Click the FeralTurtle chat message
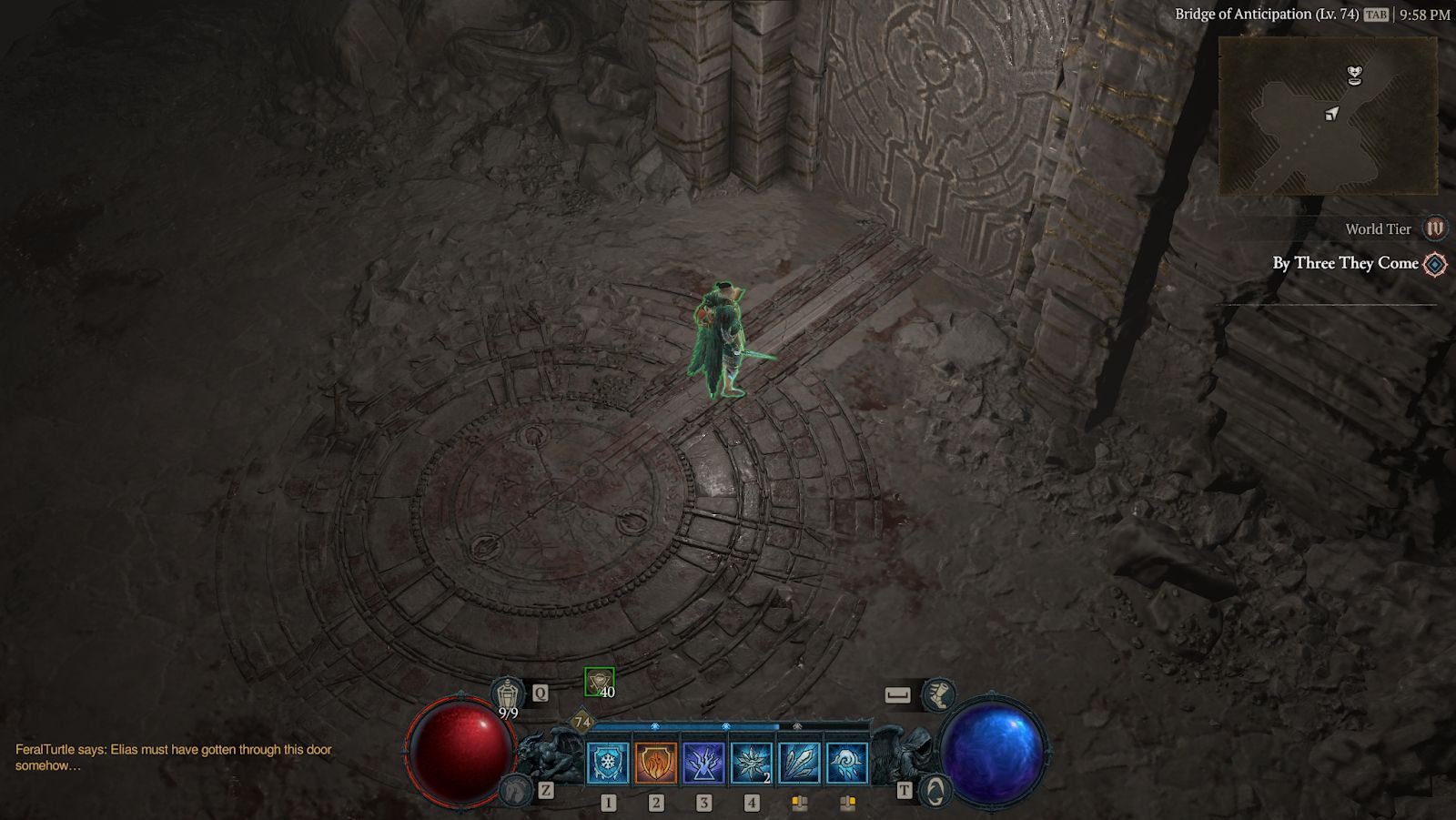The height and width of the screenshot is (820, 1456). point(173,757)
